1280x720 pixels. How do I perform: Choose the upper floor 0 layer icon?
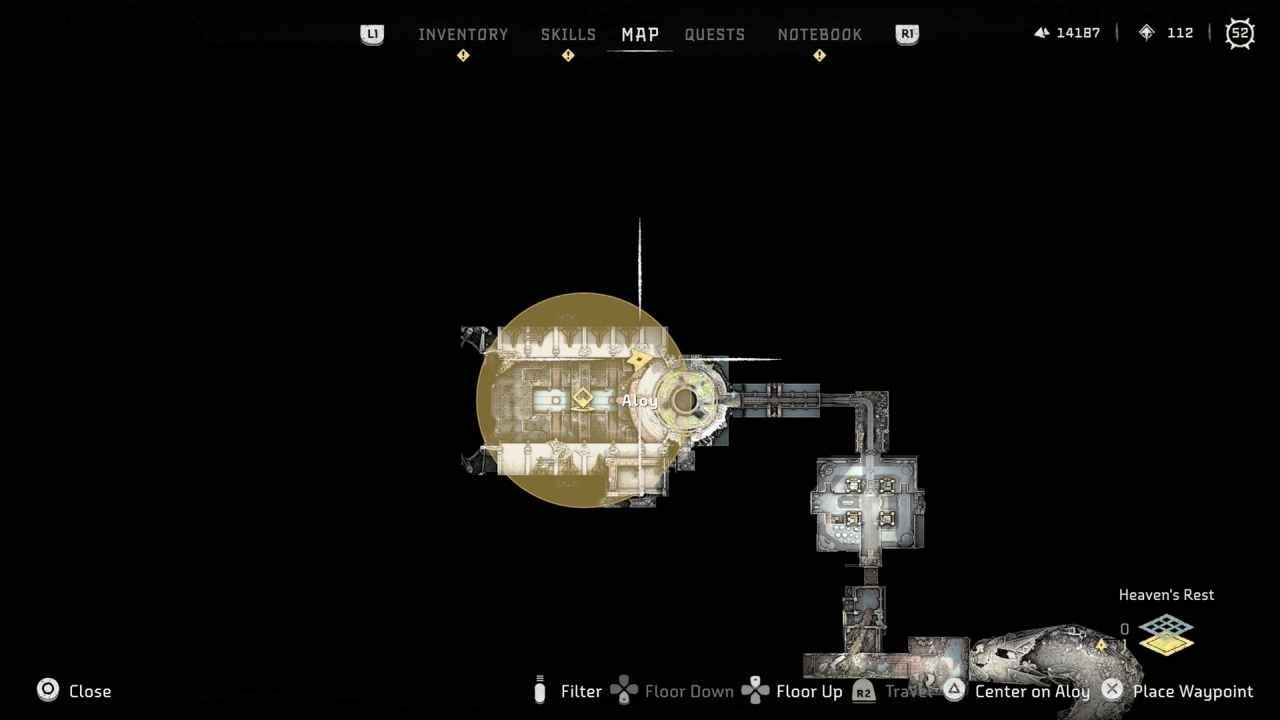point(1166,627)
